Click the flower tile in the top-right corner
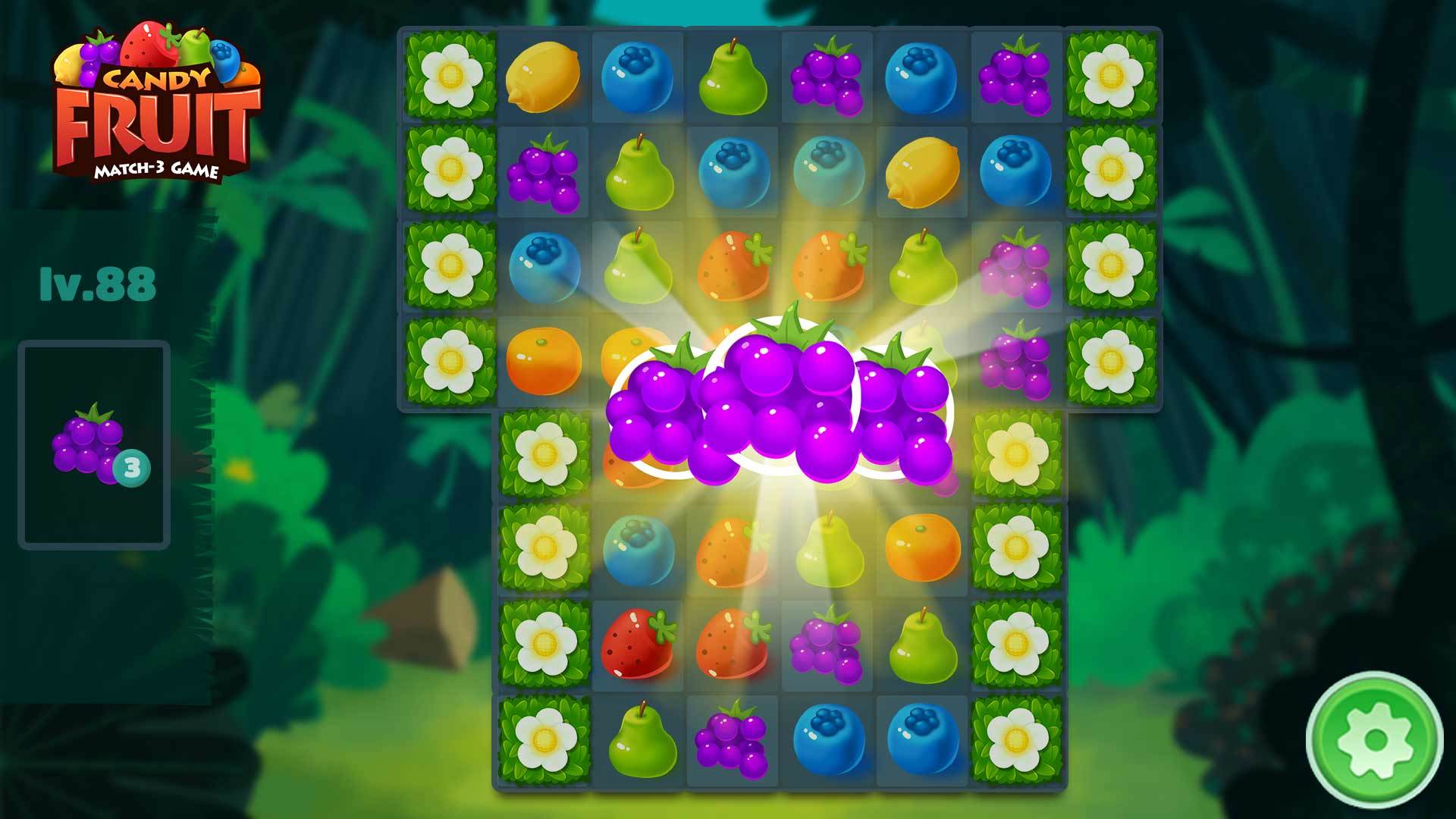Image resolution: width=1456 pixels, height=819 pixels. [x=1111, y=76]
